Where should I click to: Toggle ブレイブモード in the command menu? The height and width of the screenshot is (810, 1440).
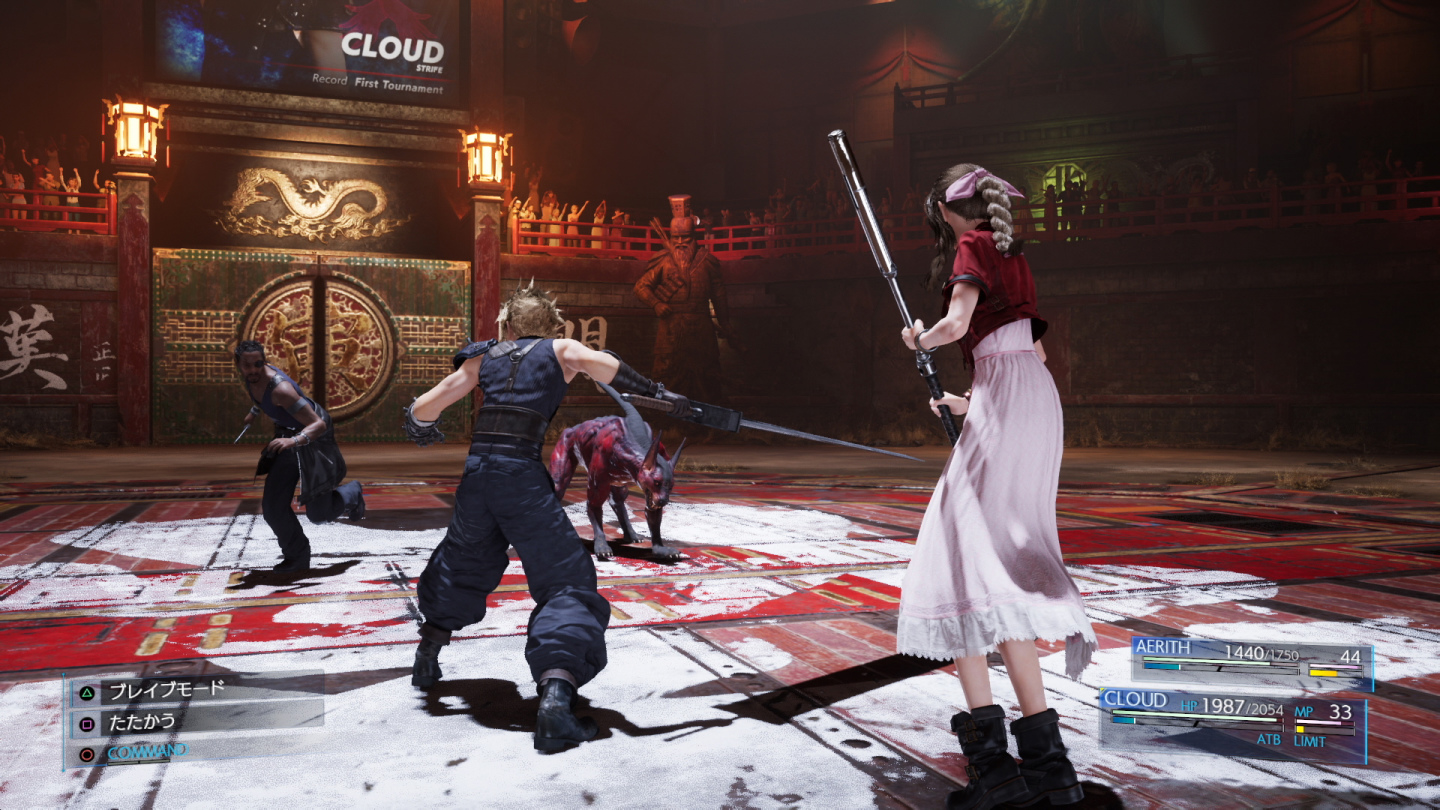(167, 690)
